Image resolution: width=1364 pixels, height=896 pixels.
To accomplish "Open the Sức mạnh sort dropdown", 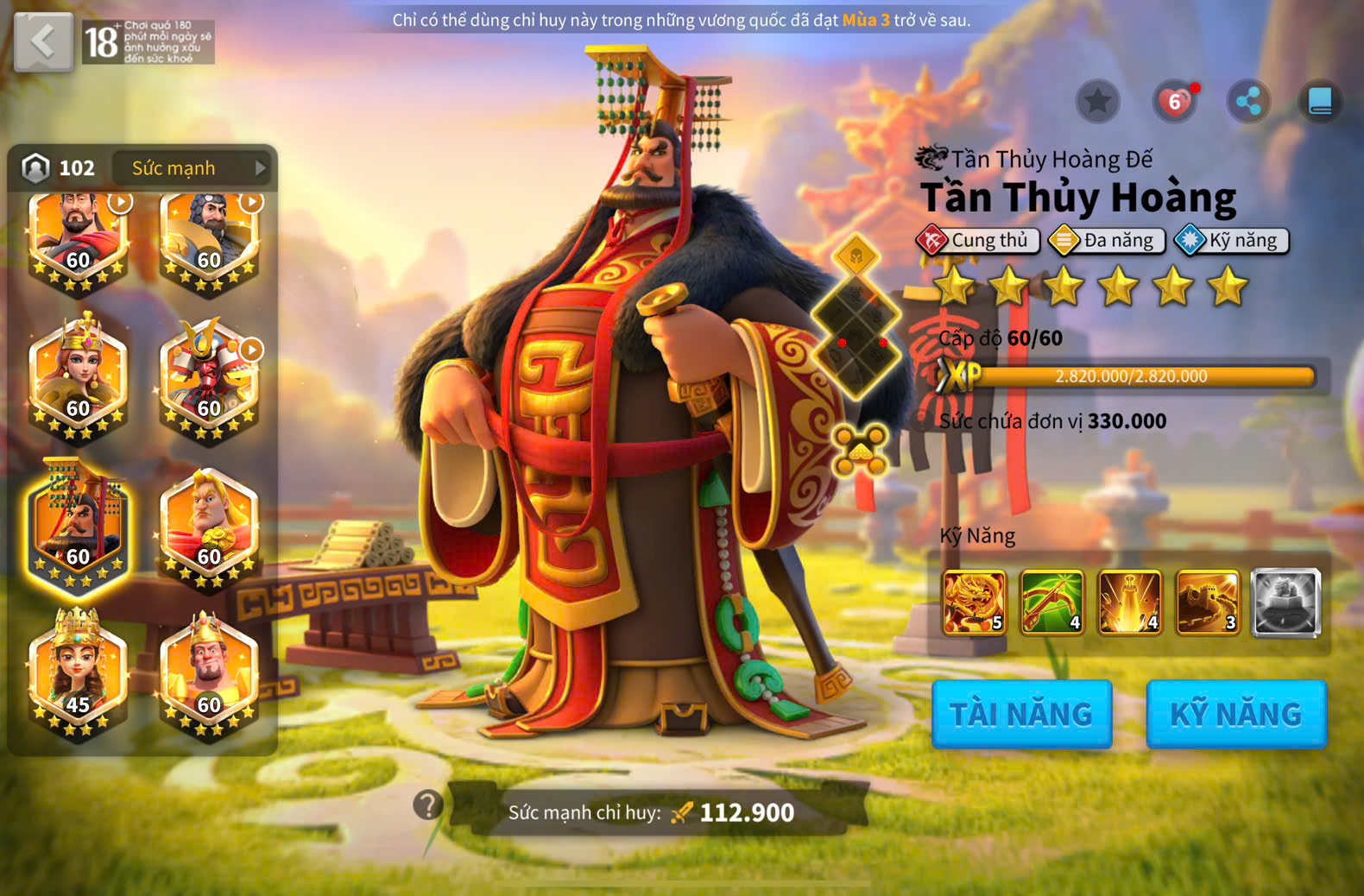I will pyautogui.click(x=198, y=168).
